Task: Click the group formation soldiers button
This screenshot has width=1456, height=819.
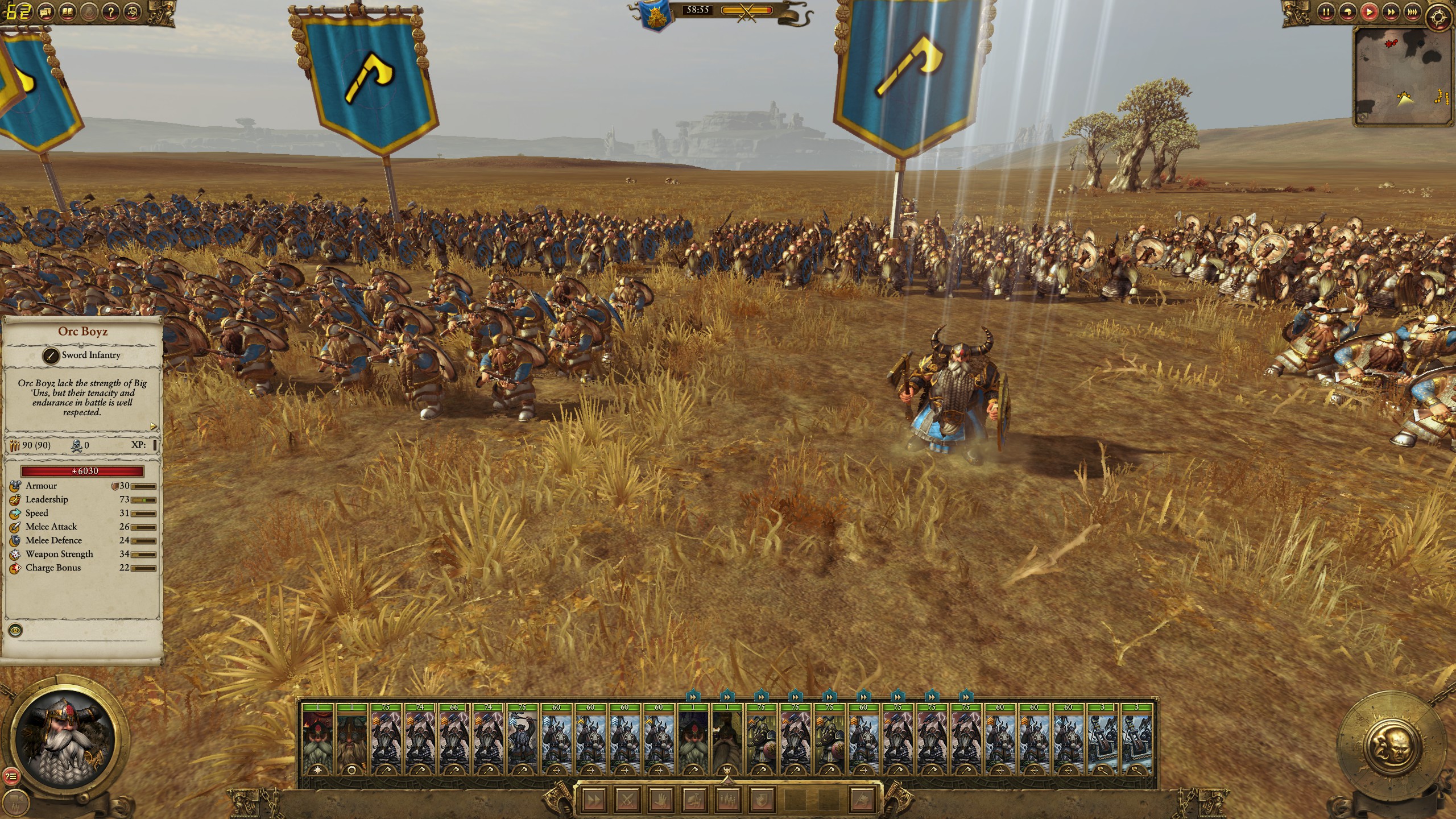Action: (x=727, y=800)
